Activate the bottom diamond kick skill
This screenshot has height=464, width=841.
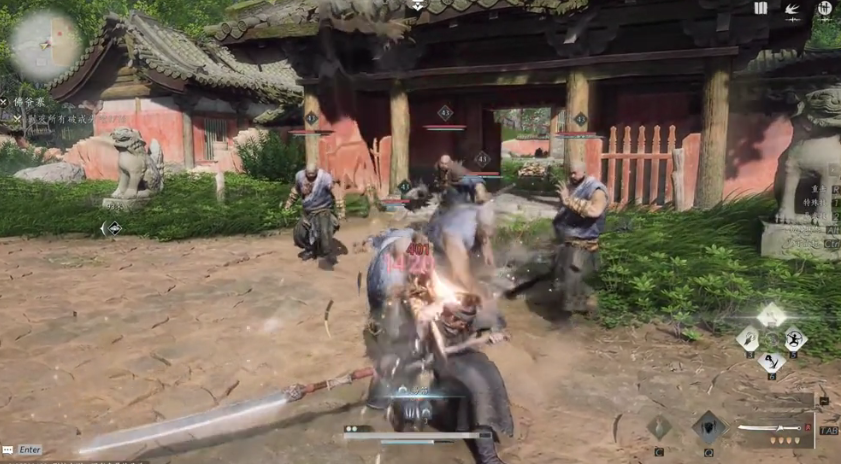point(771,361)
